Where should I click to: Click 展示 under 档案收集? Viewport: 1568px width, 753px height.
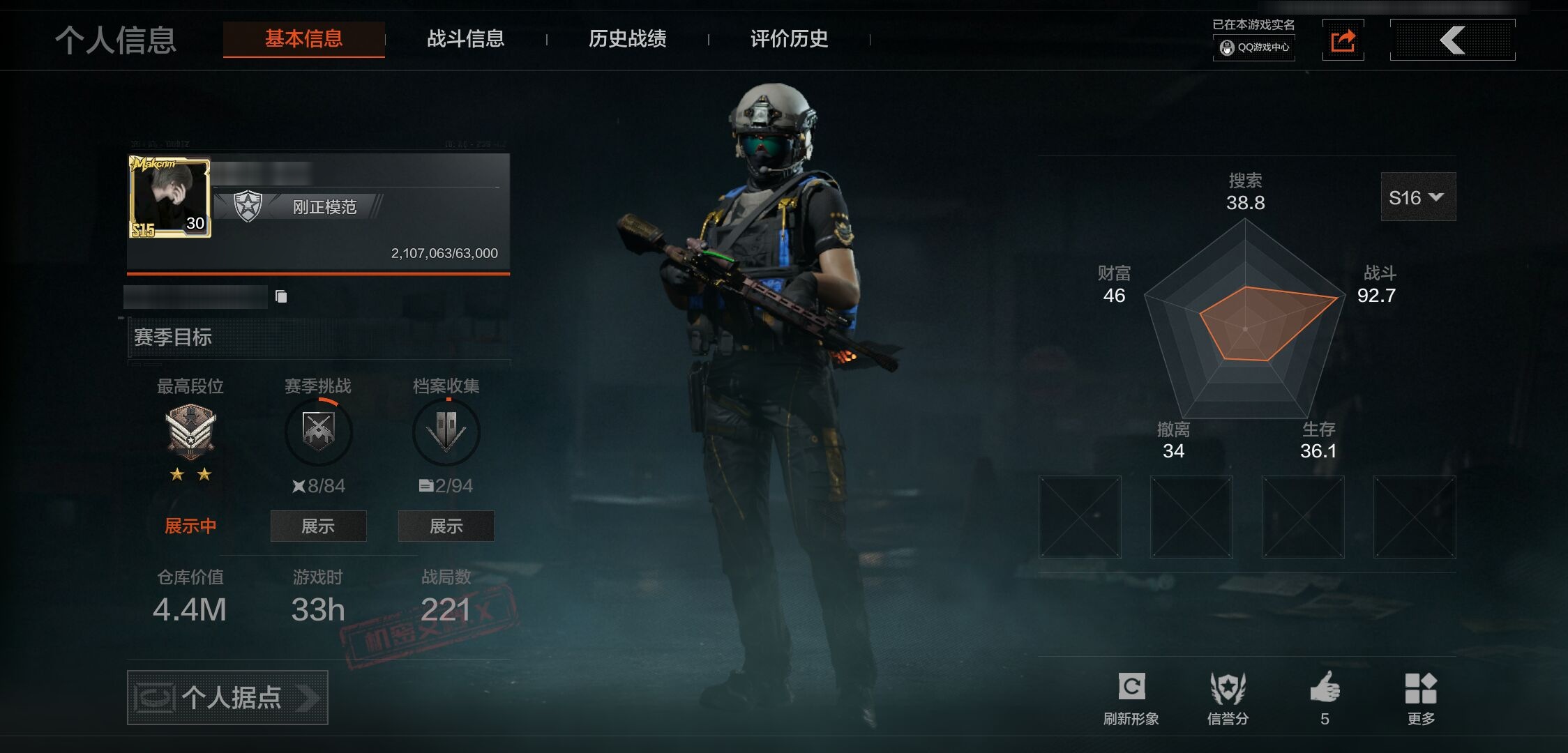[446, 526]
